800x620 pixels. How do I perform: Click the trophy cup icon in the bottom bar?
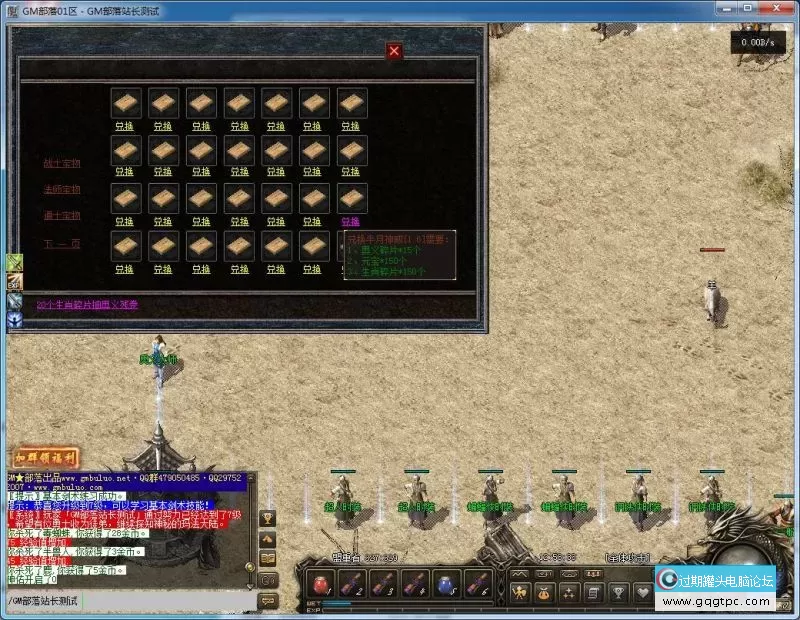[x=620, y=593]
